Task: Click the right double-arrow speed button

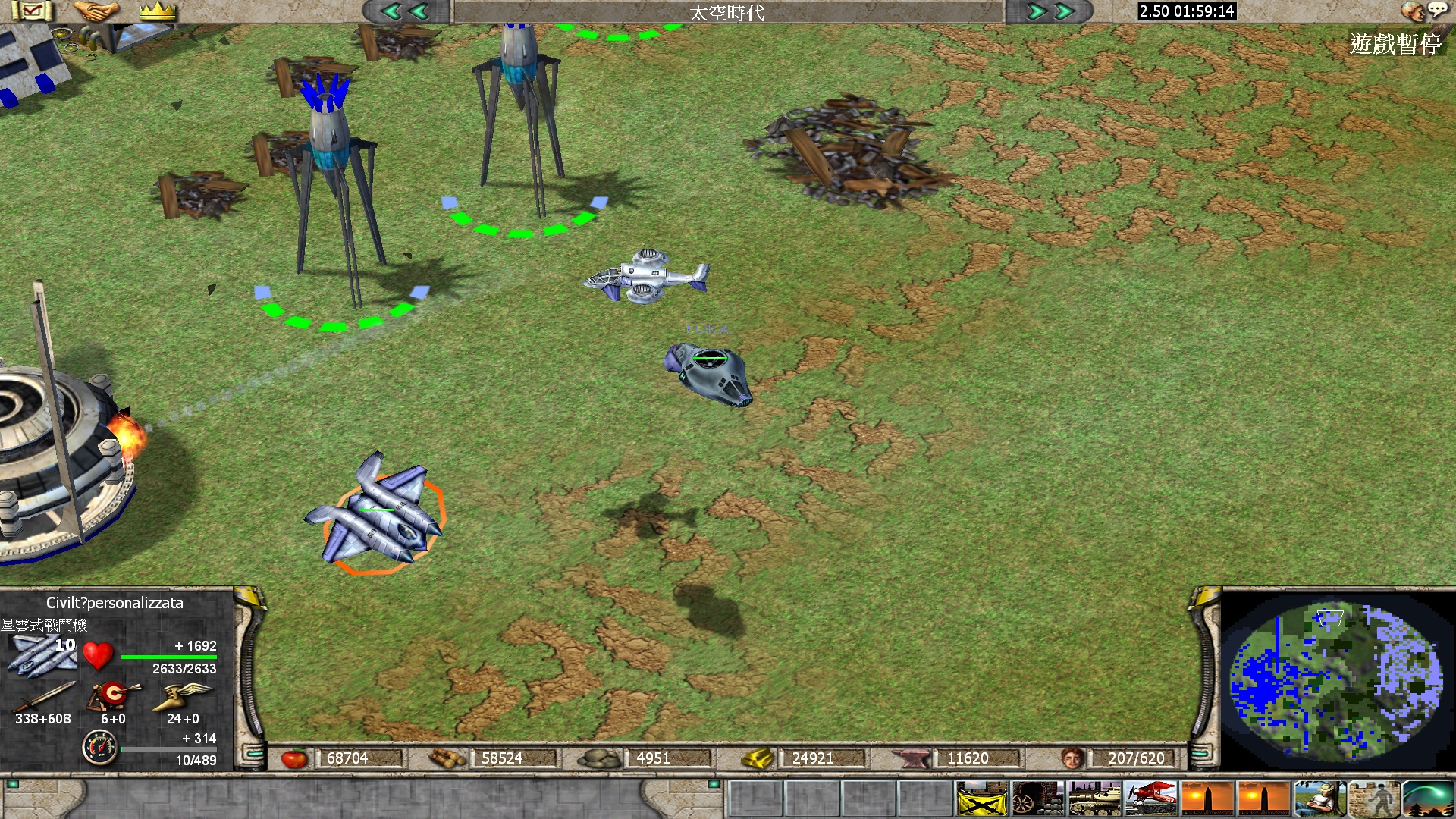Action: click(1051, 11)
